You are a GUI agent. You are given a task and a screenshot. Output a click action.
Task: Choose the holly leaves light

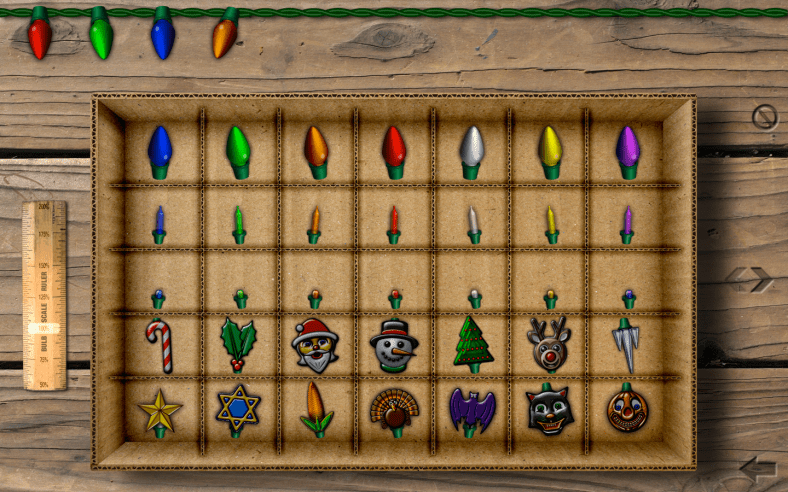[x=238, y=344]
